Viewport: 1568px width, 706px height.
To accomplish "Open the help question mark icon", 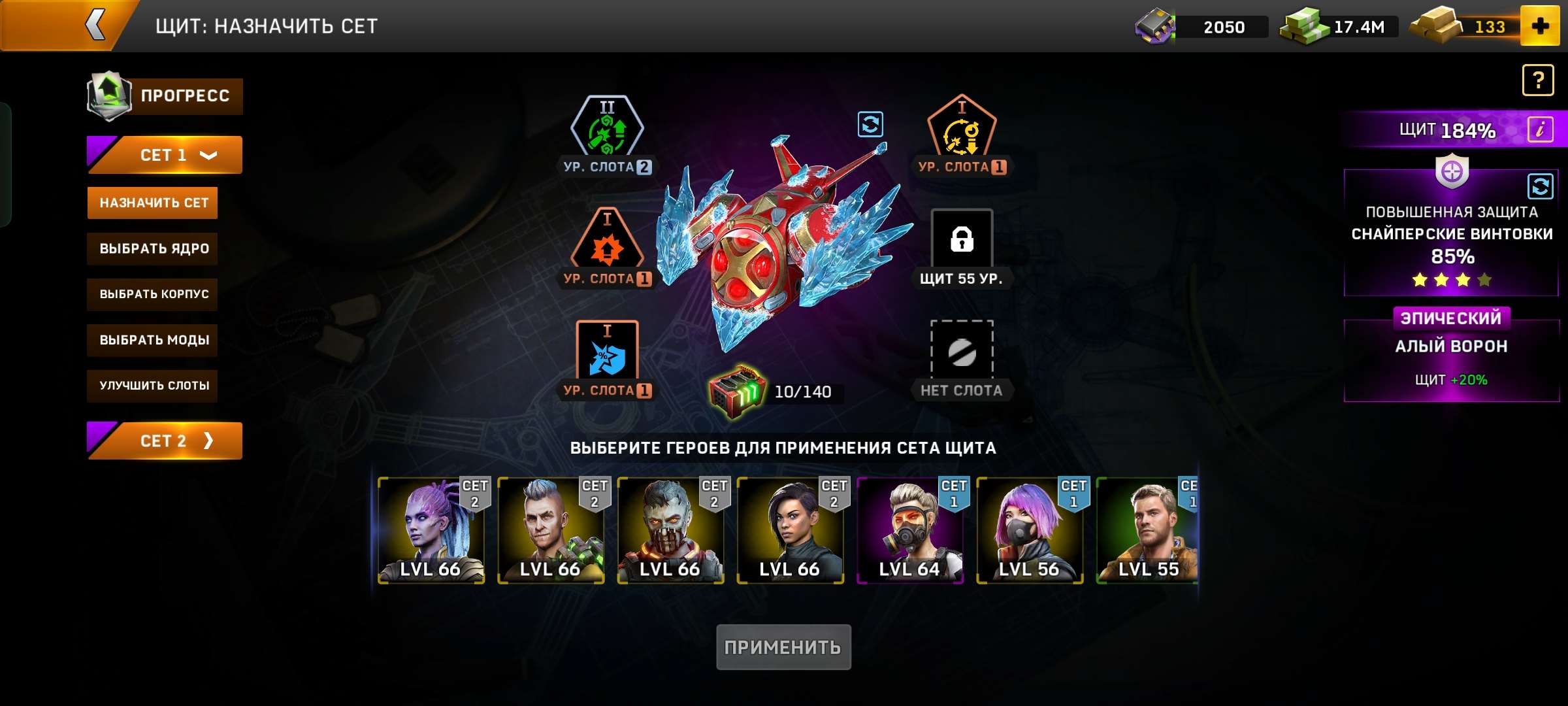I will tap(1539, 79).
